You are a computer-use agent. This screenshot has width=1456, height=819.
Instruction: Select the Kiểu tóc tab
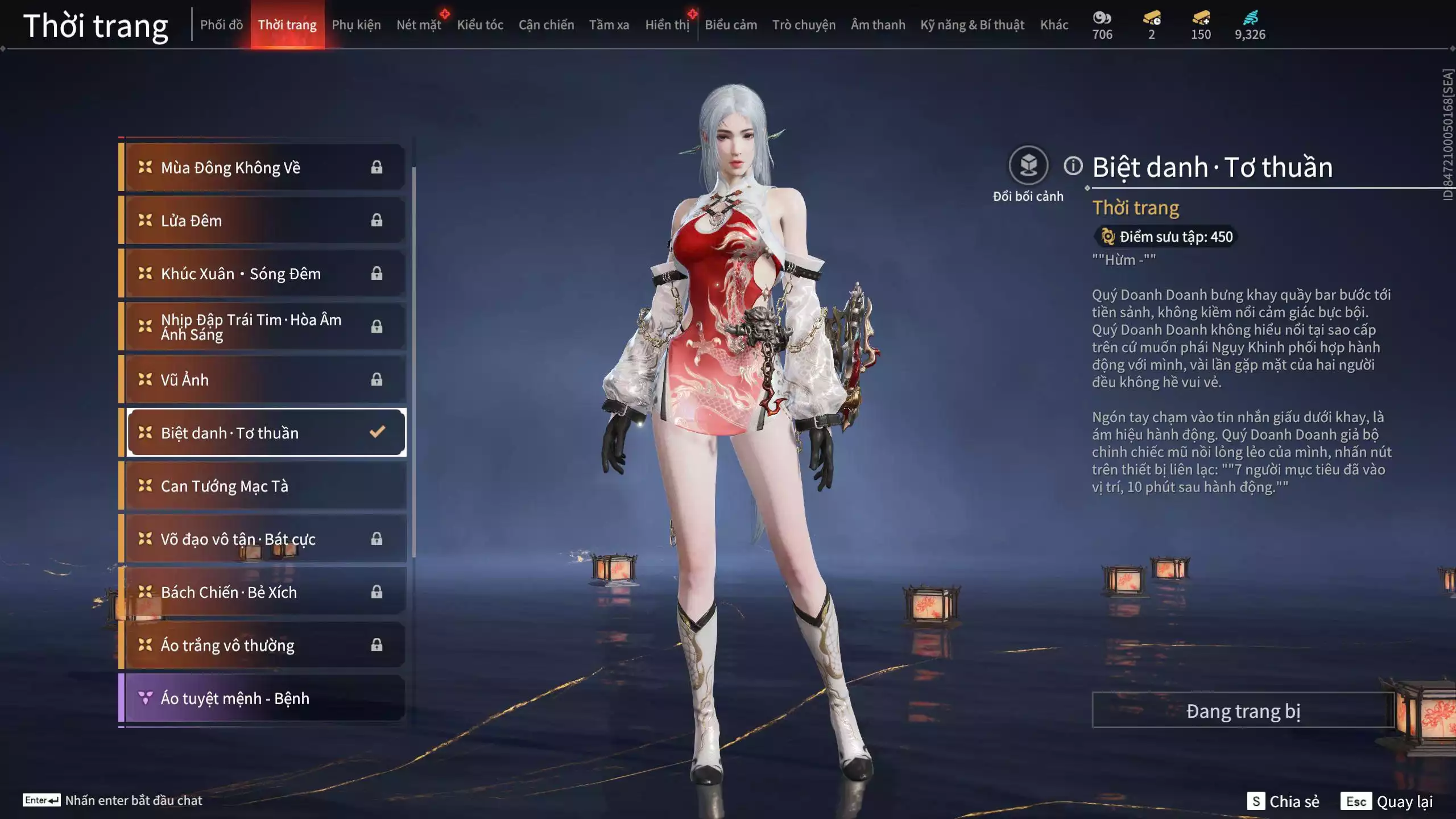click(x=480, y=25)
